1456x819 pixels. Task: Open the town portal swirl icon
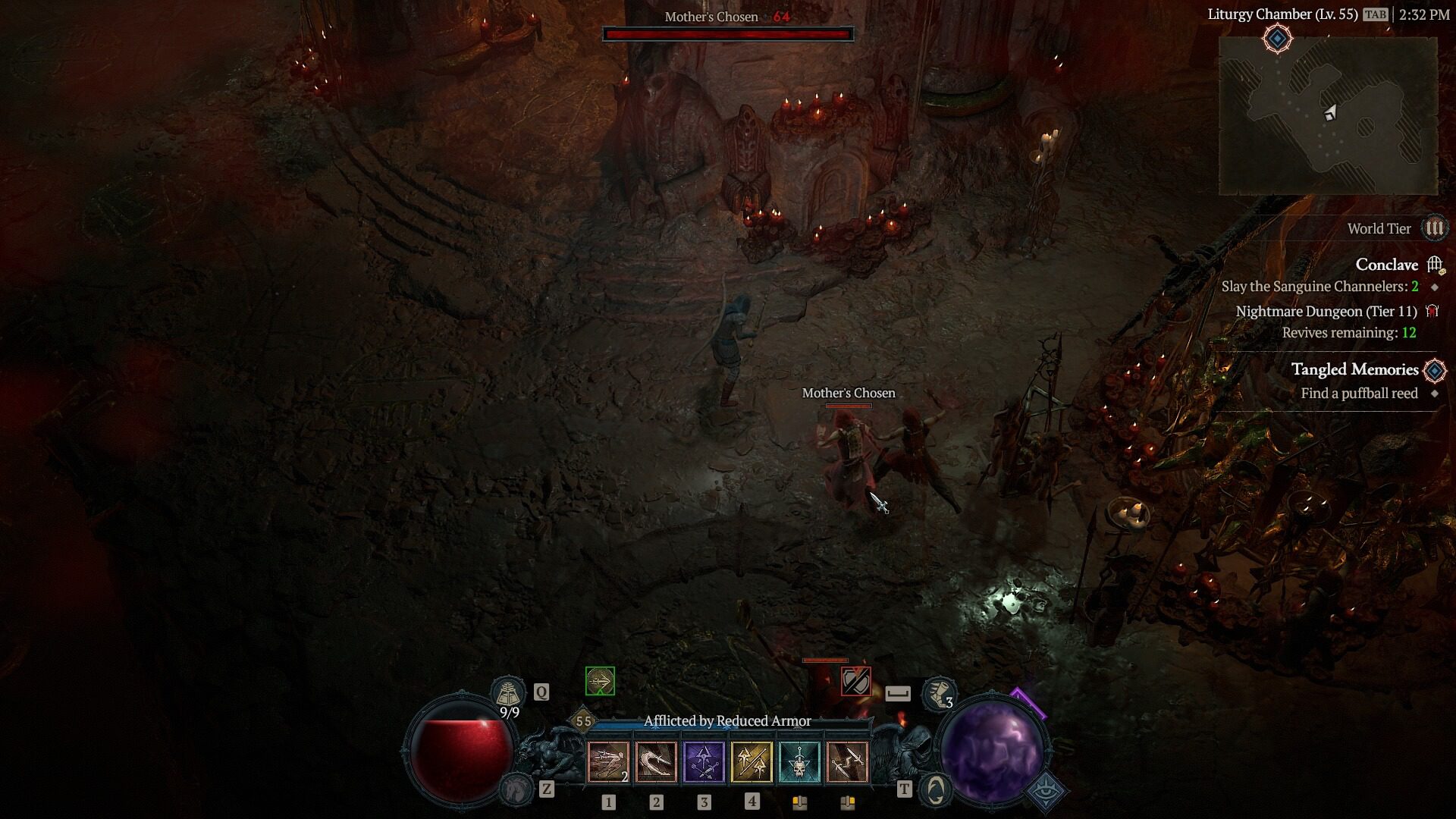(936, 789)
